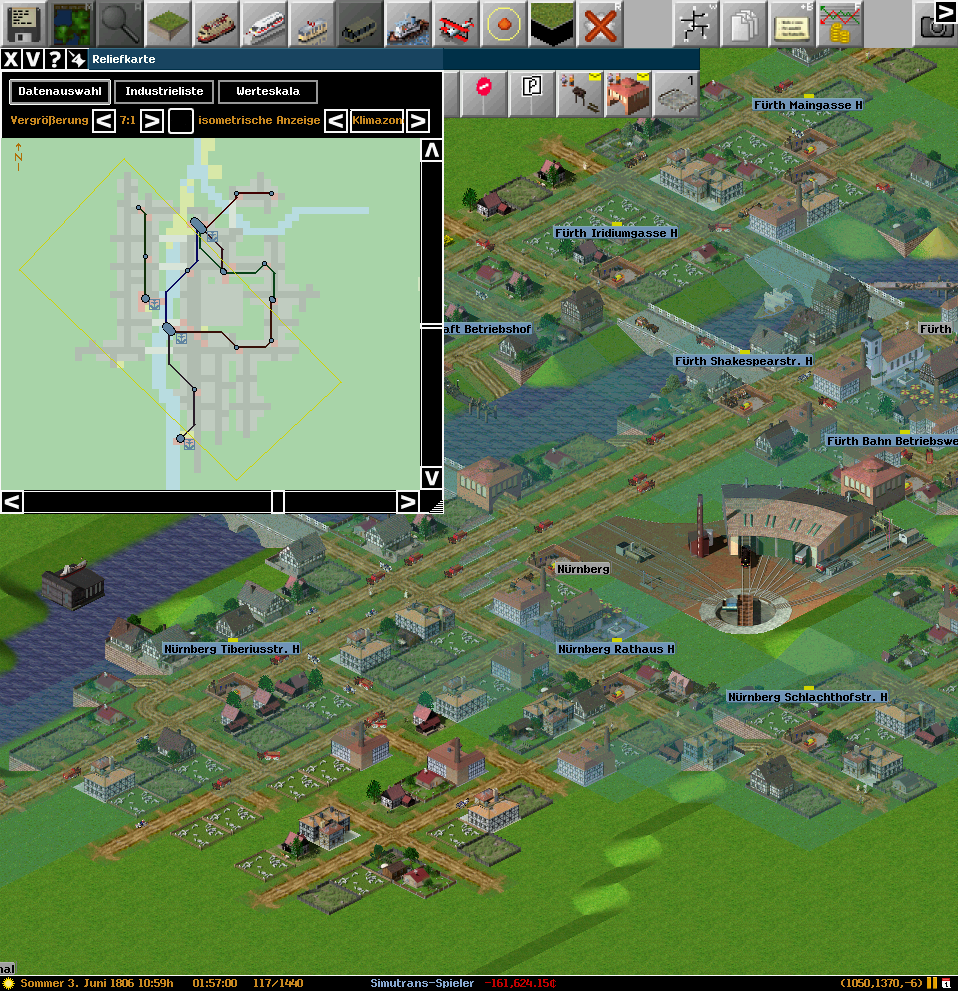Open help for the Reliefkarte window

[55, 59]
